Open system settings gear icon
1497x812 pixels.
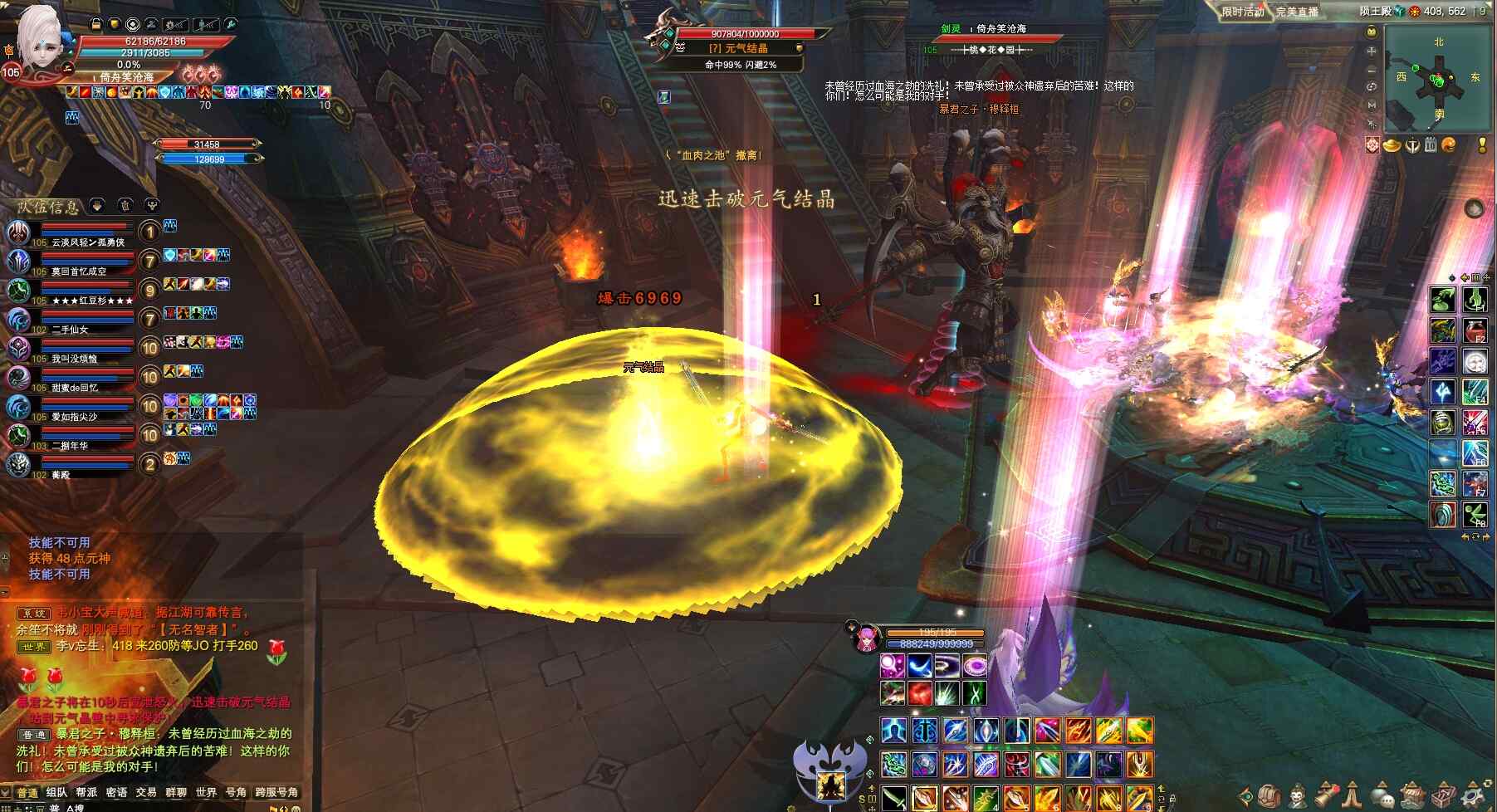click(x=1470, y=795)
